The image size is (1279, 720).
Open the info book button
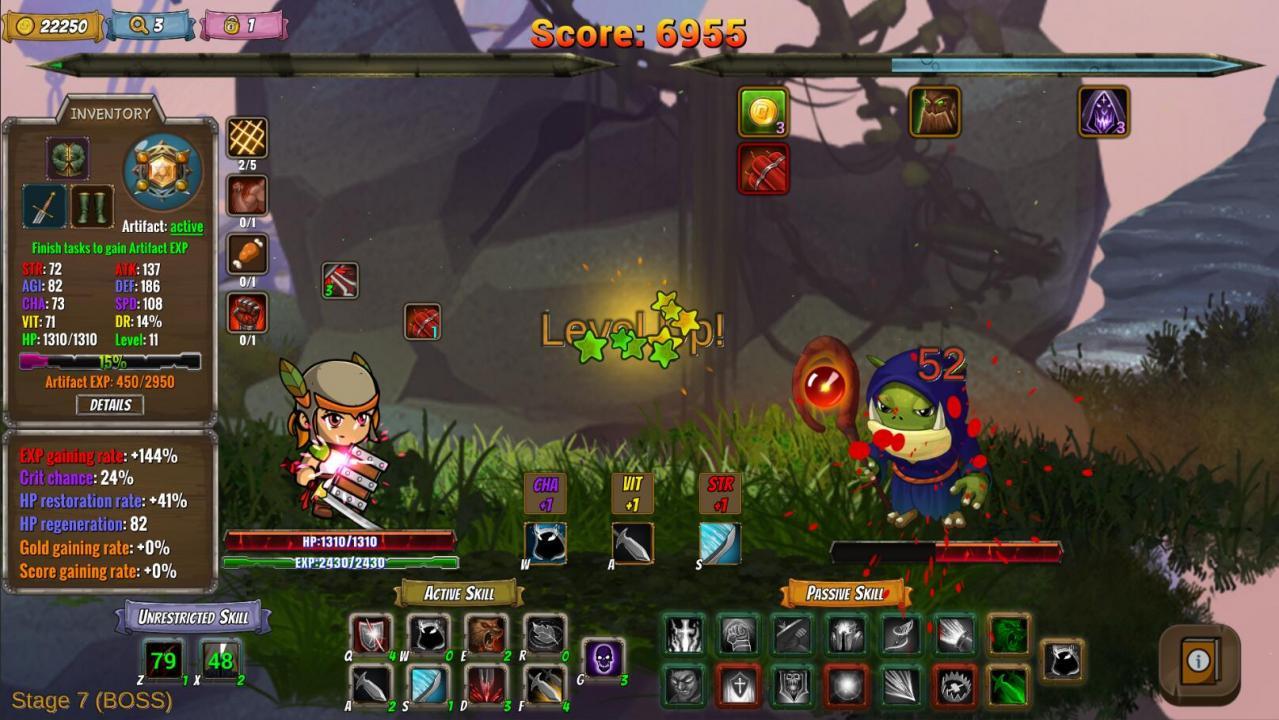click(x=1198, y=660)
